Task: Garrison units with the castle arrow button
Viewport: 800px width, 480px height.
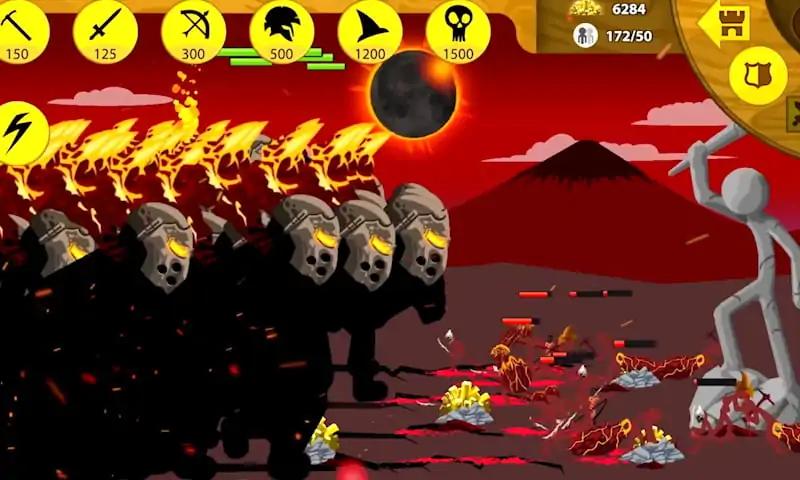Action: (x=724, y=24)
